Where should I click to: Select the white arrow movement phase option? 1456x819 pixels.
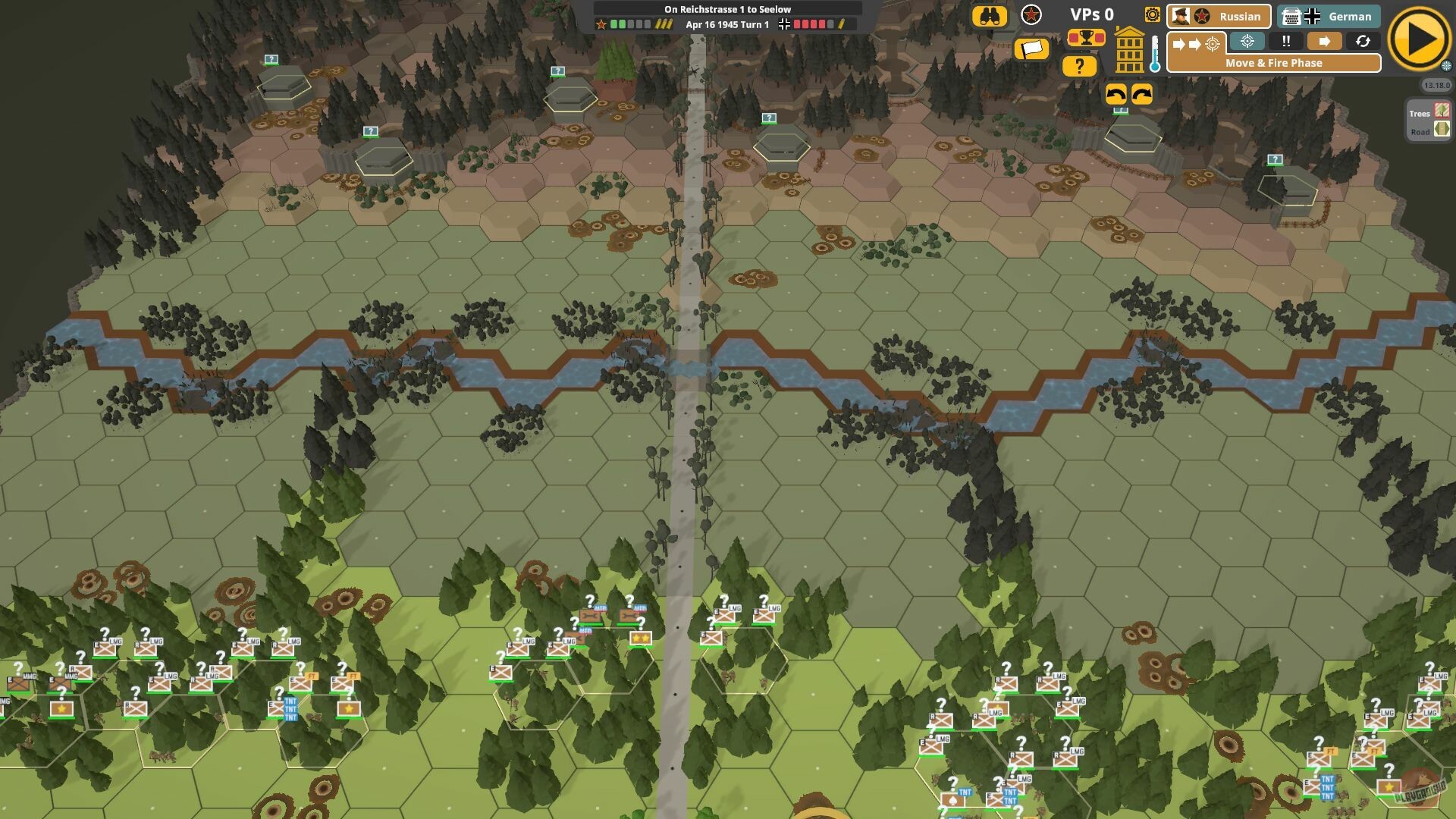coord(1324,42)
